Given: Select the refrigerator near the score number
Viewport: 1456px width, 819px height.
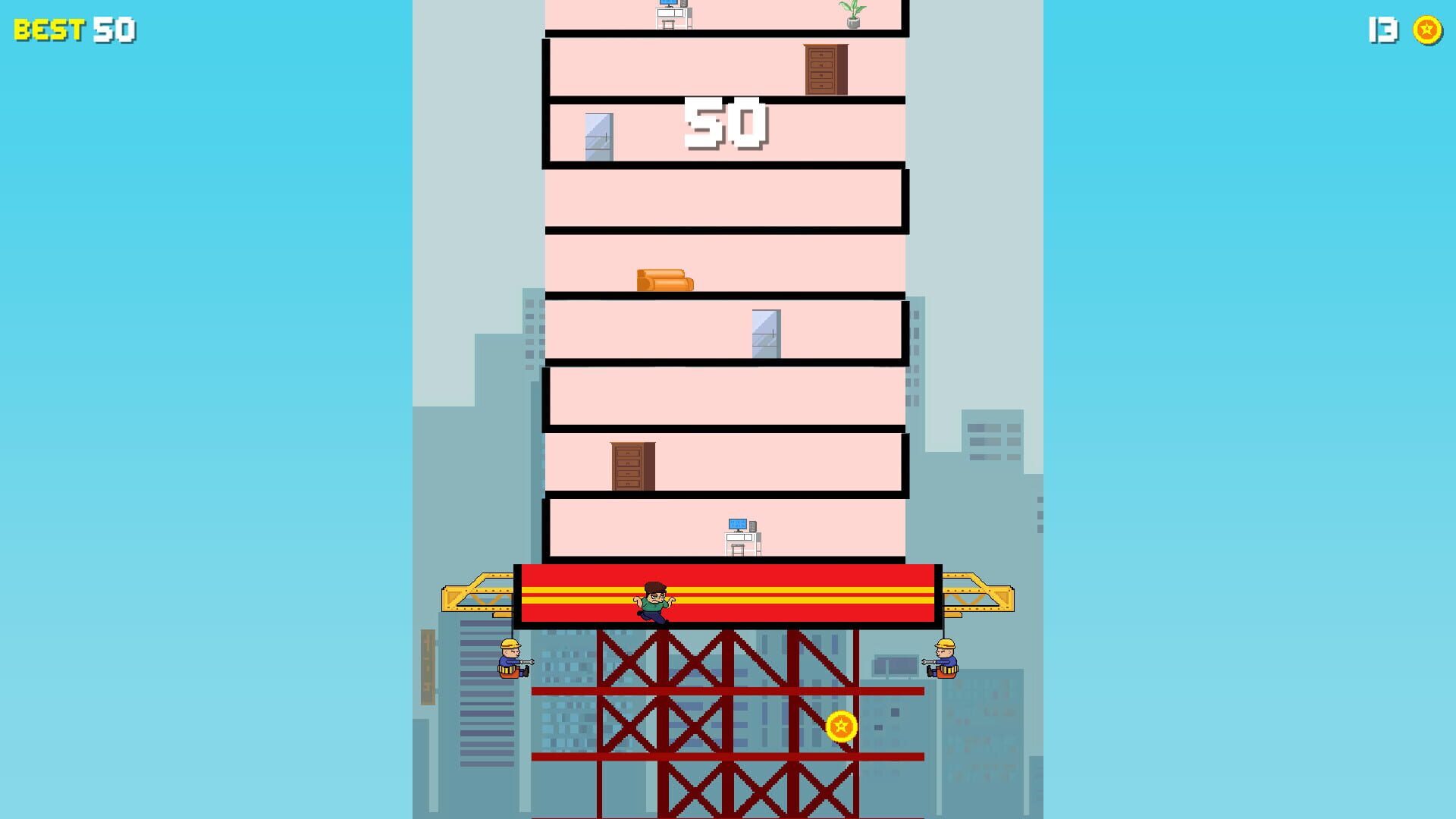Looking at the screenshot, I should 599,135.
